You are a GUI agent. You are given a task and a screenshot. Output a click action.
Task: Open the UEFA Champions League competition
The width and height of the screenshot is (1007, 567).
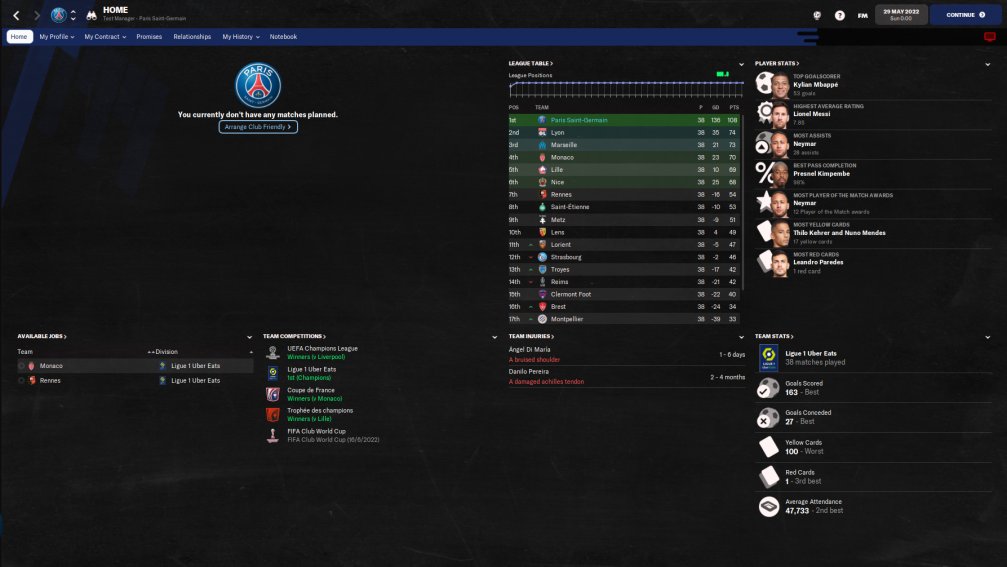(x=321, y=348)
